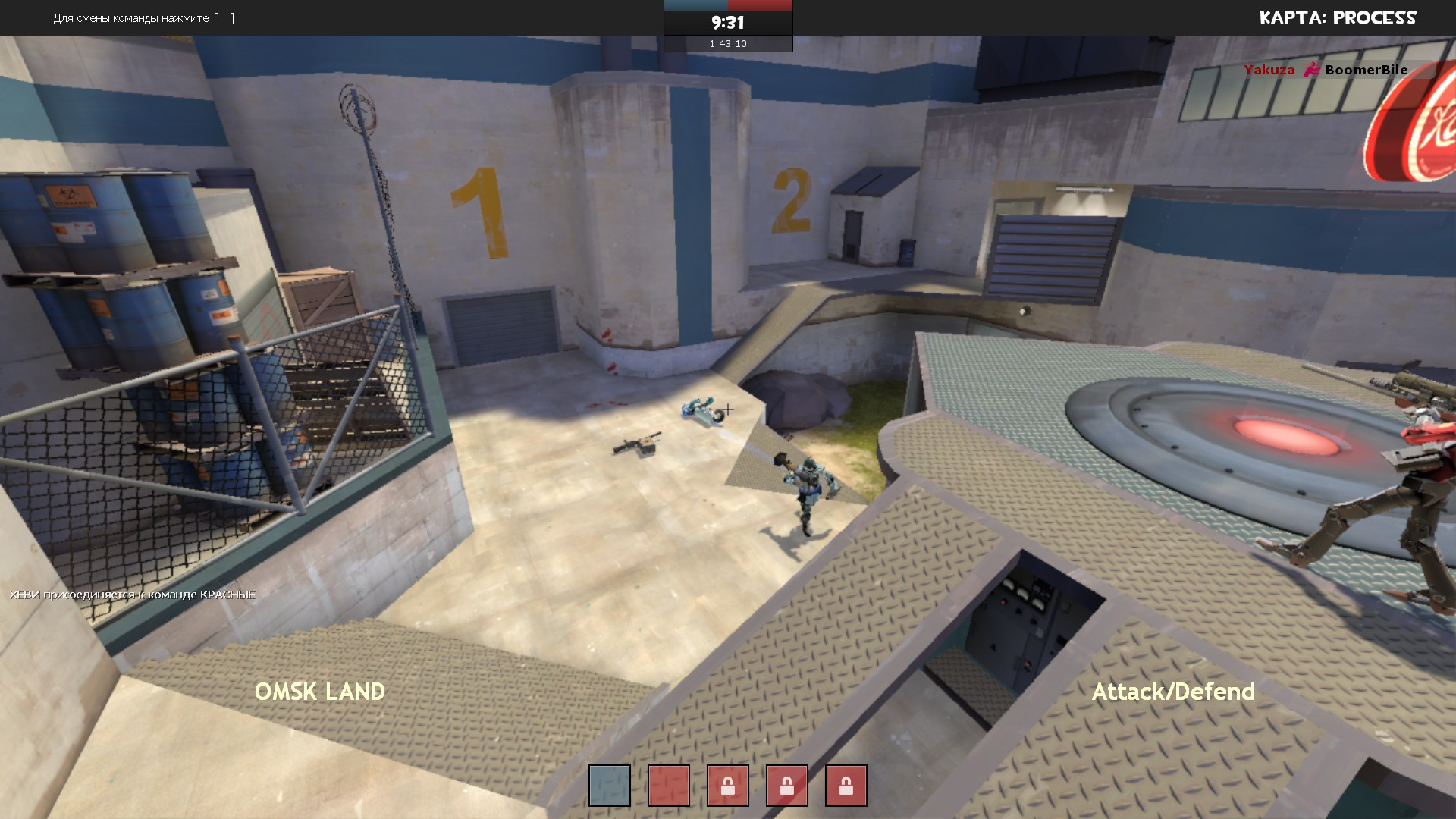
Task: Select the red second control point icon
Action: pos(668,786)
